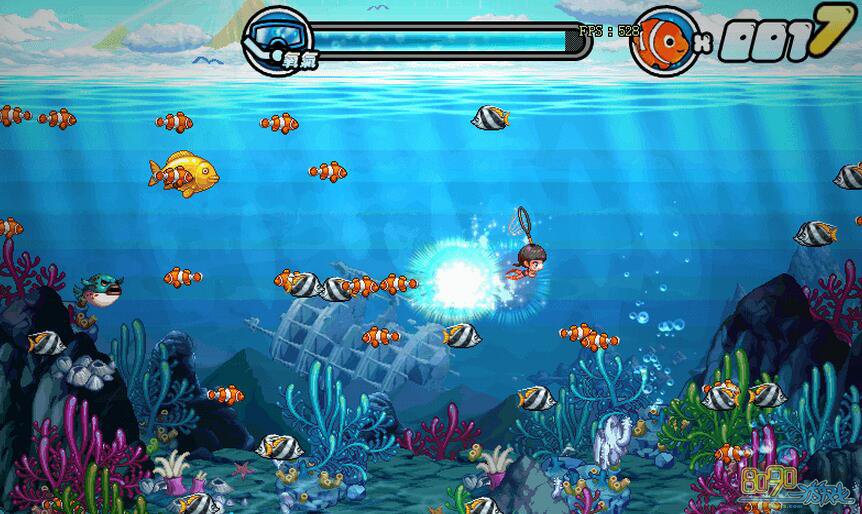Select the clownfish counter icon
The image size is (862, 514).
point(663,41)
